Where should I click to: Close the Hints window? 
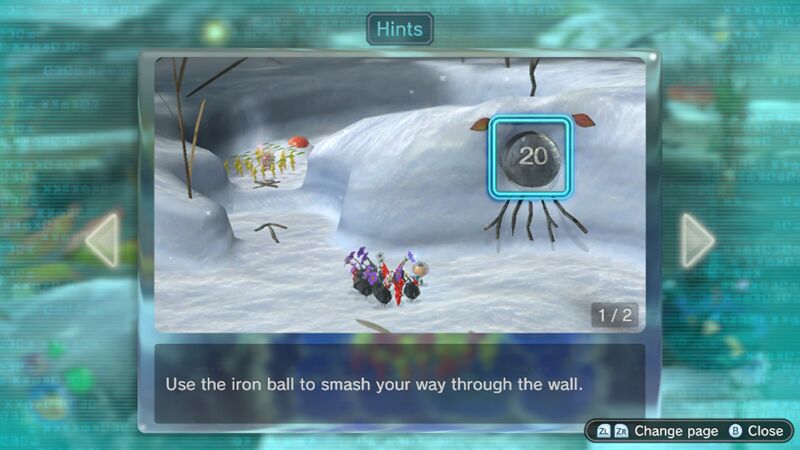(x=756, y=431)
